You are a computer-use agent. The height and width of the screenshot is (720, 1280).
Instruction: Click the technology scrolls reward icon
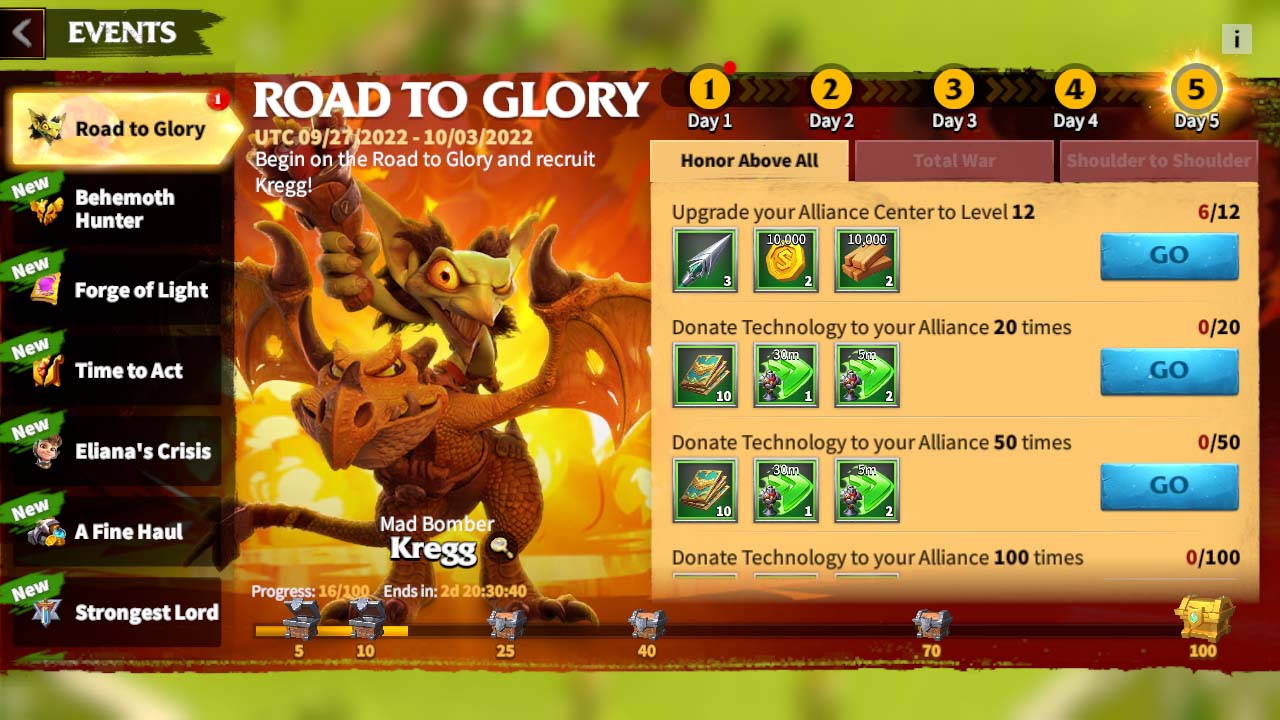tap(704, 374)
